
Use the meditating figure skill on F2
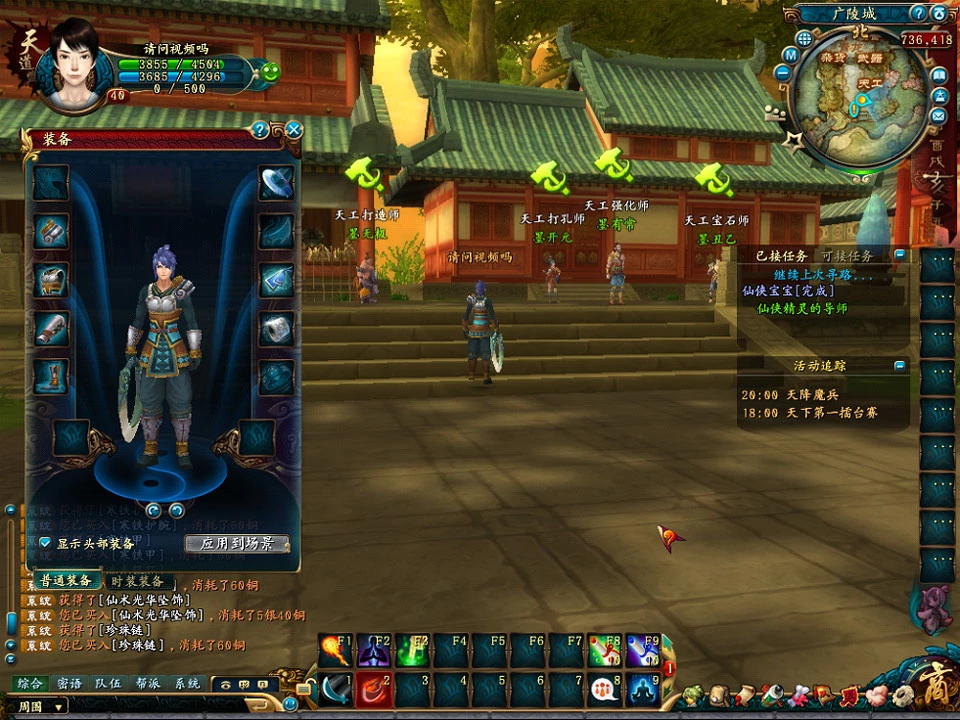(374, 650)
